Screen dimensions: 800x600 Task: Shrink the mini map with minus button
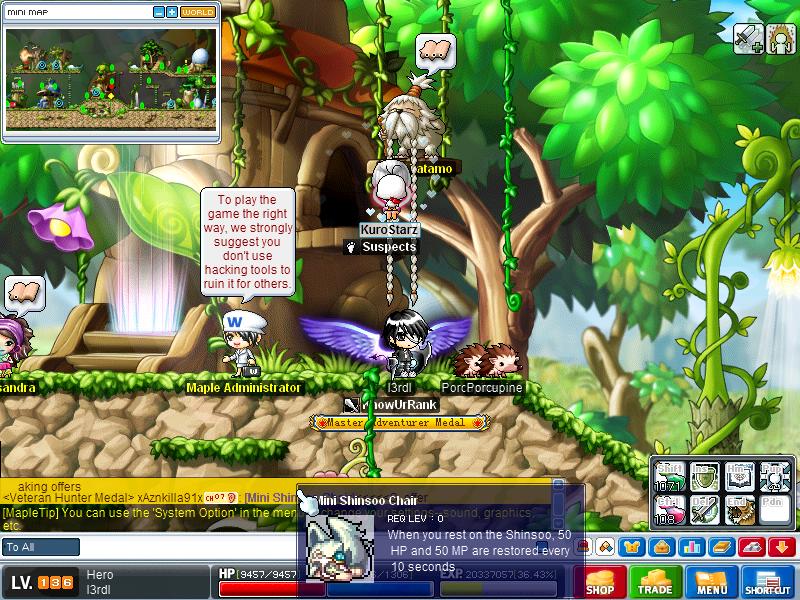159,12
